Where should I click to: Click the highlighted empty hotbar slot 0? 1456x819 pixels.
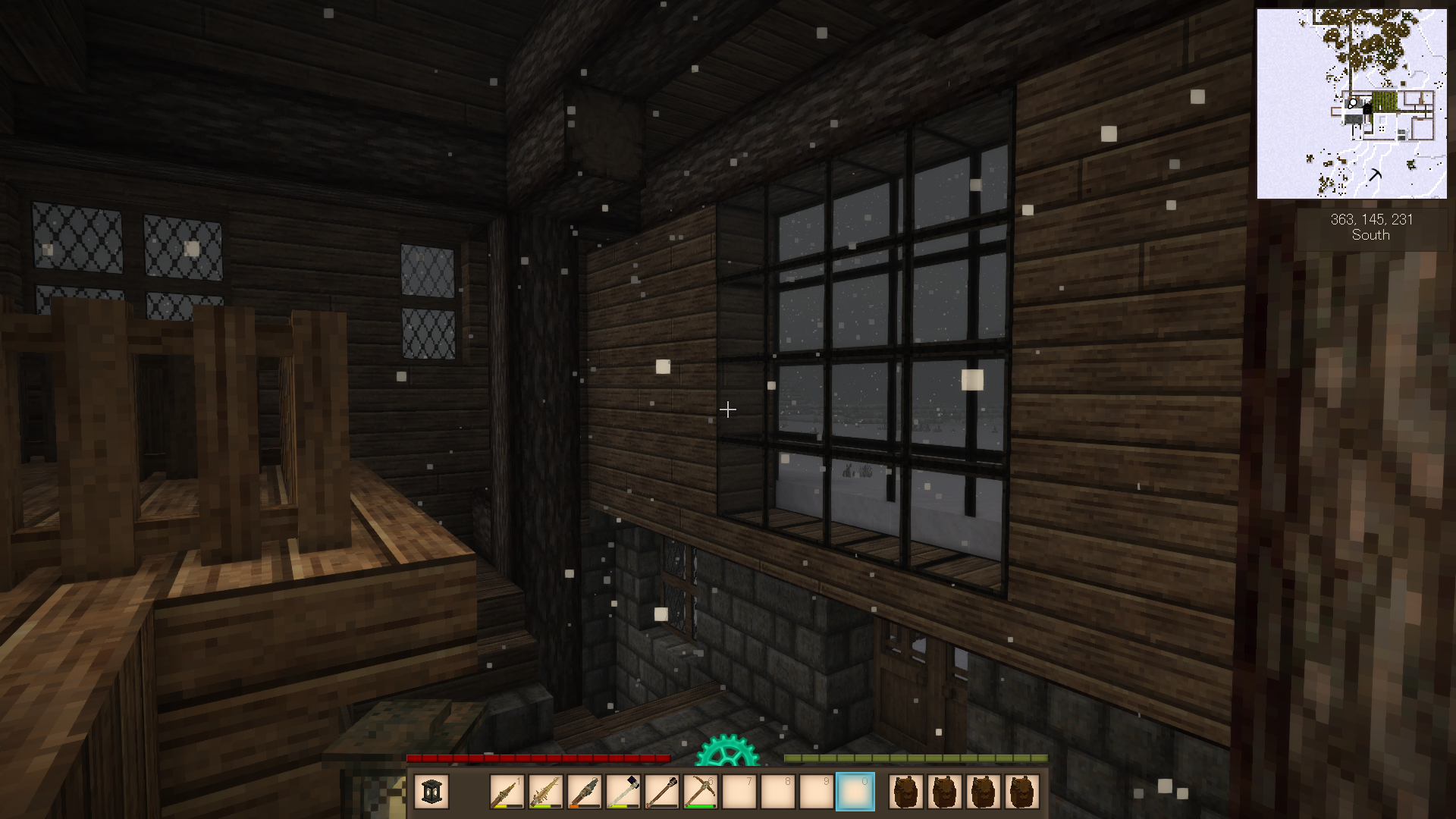click(x=855, y=792)
